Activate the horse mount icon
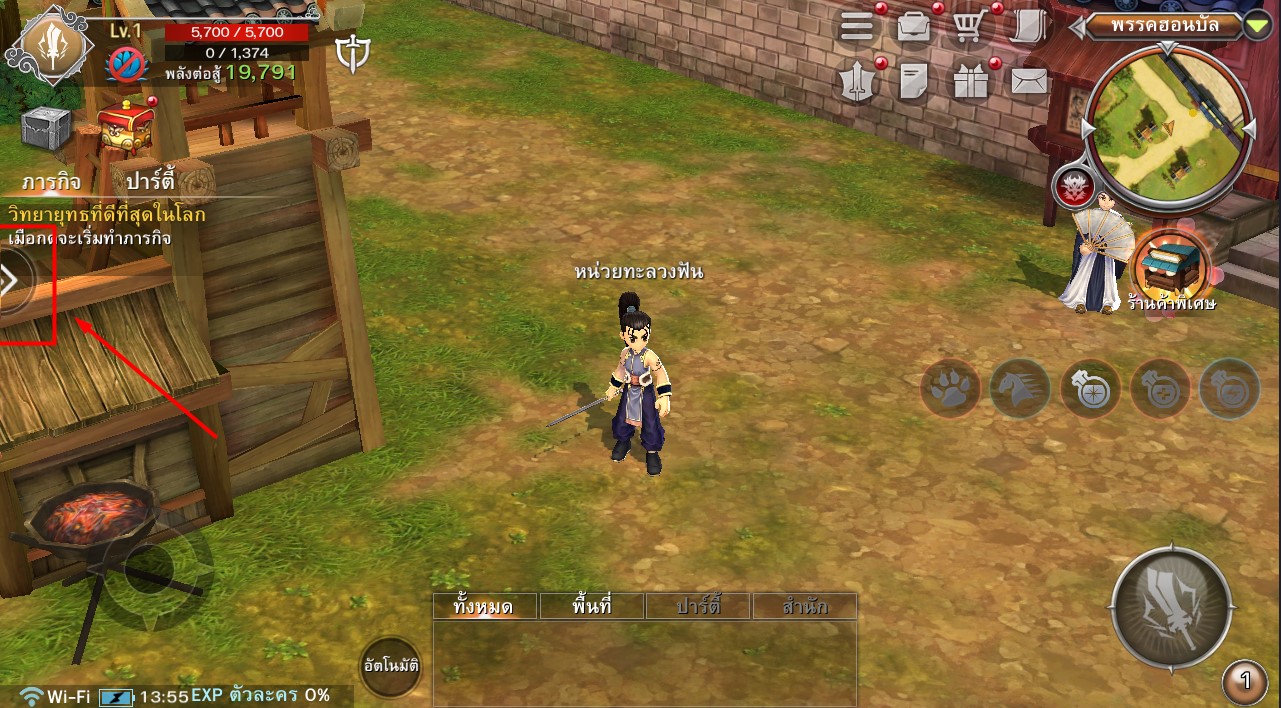Image resolution: width=1281 pixels, height=708 pixels. 1020,387
